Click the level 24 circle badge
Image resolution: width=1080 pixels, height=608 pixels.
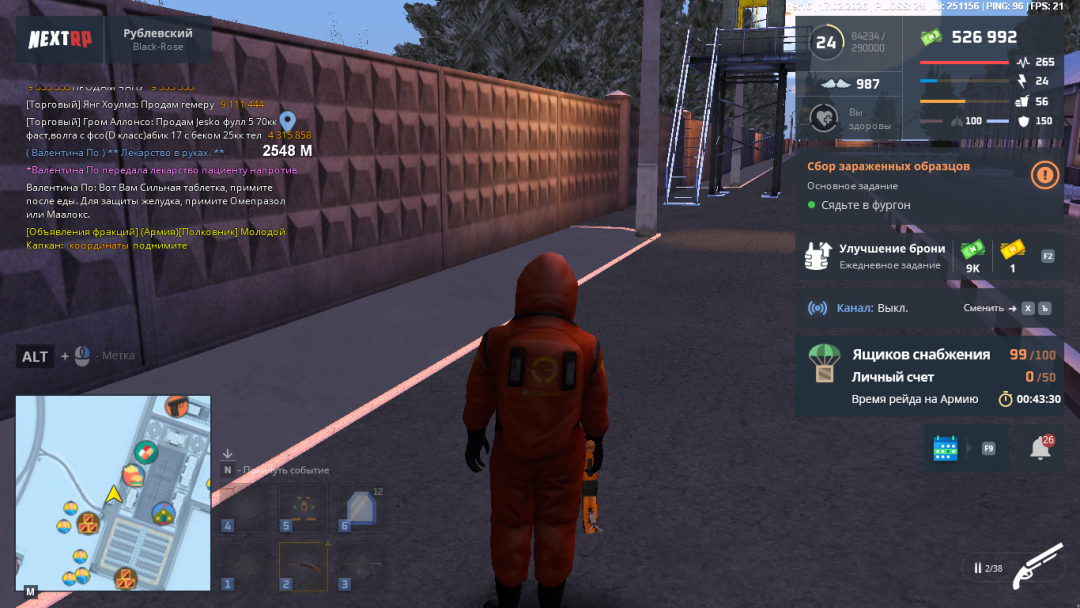point(825,42)
